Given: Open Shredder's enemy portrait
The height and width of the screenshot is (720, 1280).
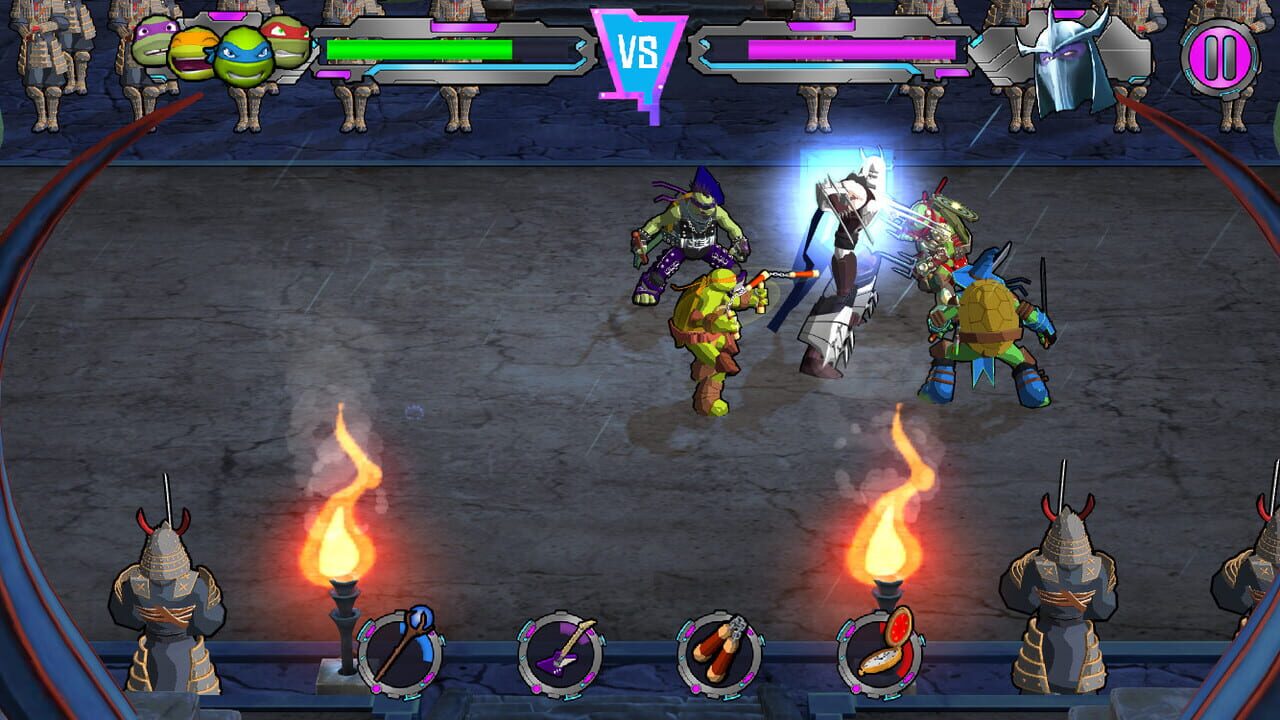Looking at the screenshot, I should point(1066,55).
